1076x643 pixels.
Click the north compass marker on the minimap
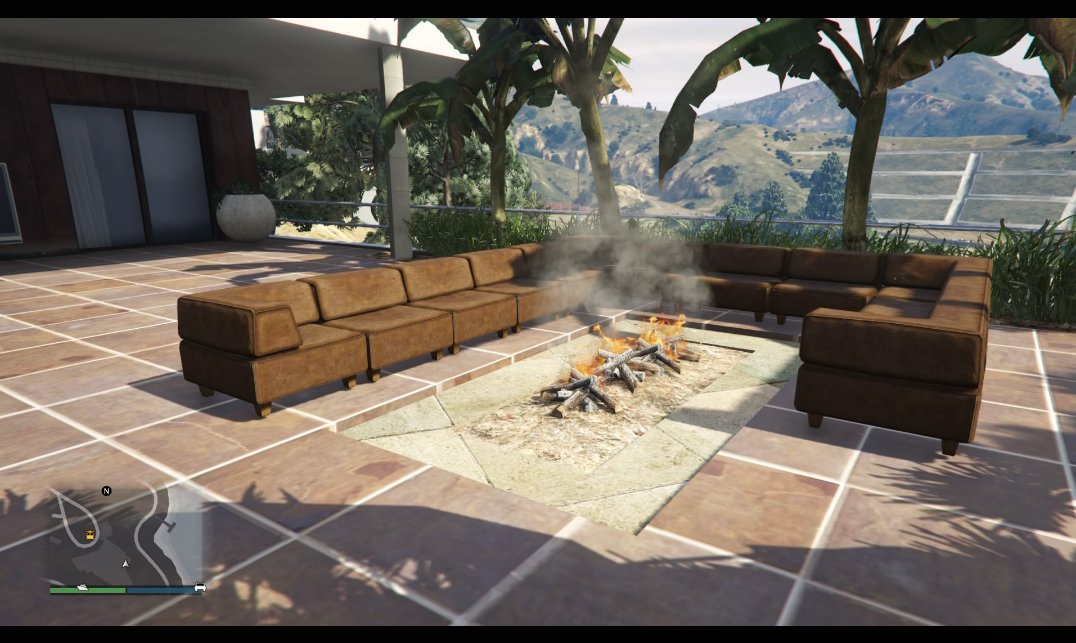(x=106, y=491)
